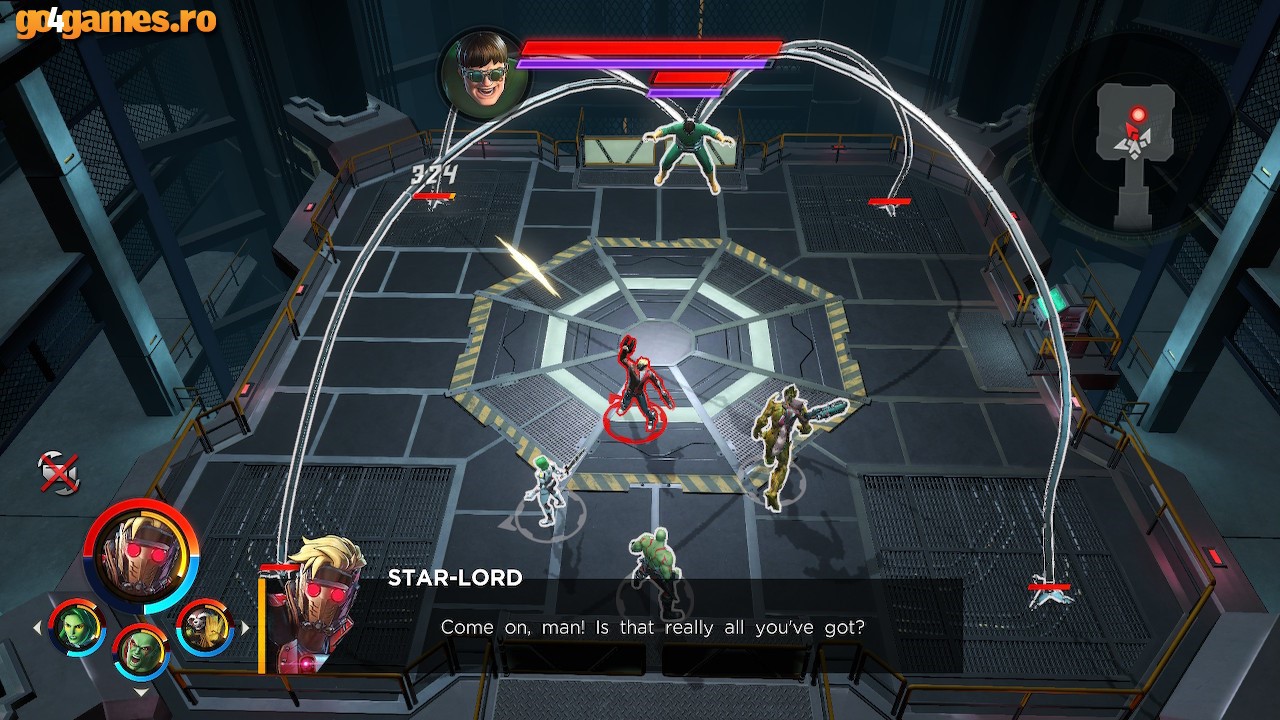Click Doctor Octopus boss portrait
The height and width of the screenshot is (720, 1280).
coord(483,74)
